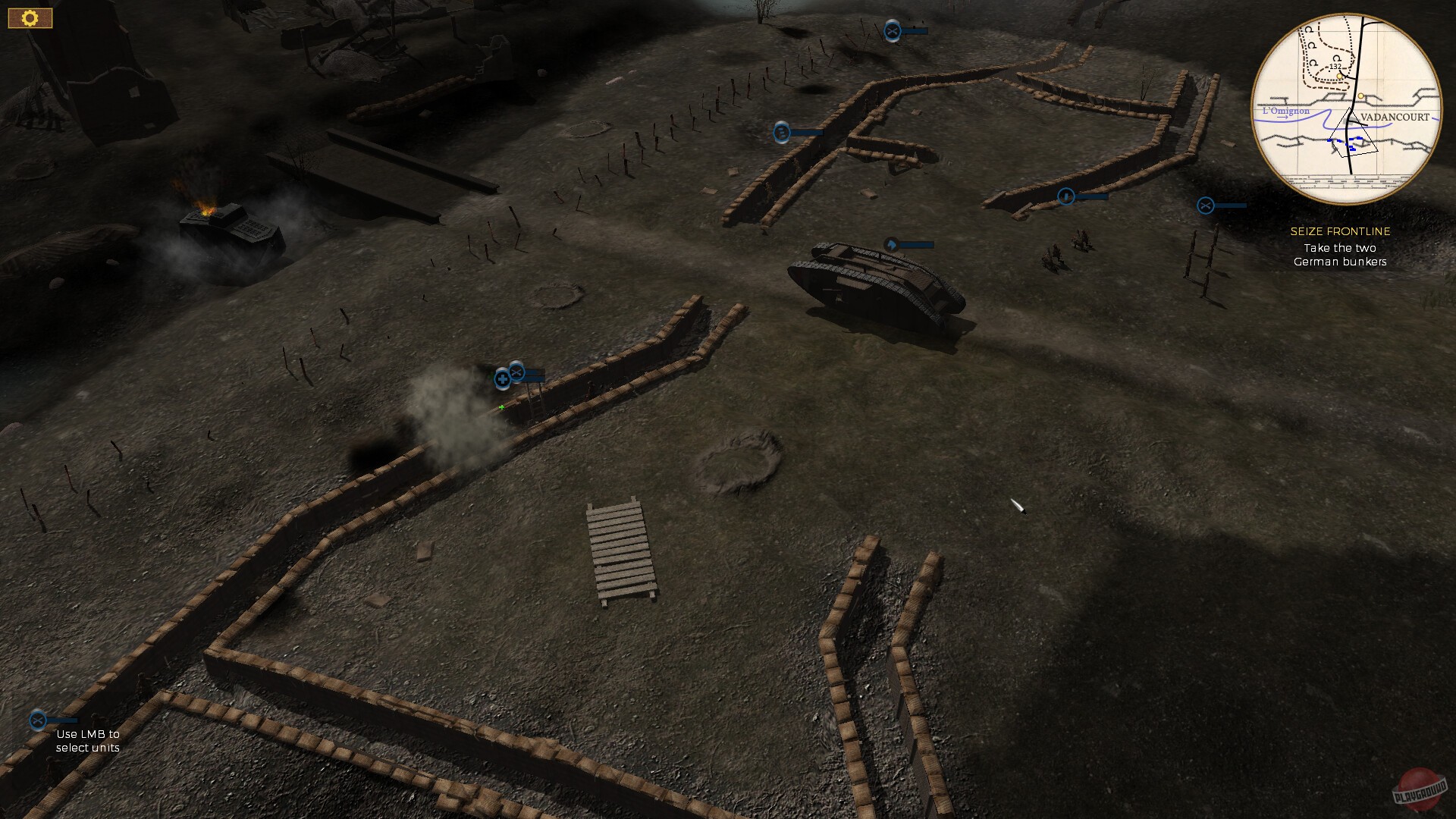
Task: Click VADANCOURT label on the circular minimap
Action: (1396, 116)
